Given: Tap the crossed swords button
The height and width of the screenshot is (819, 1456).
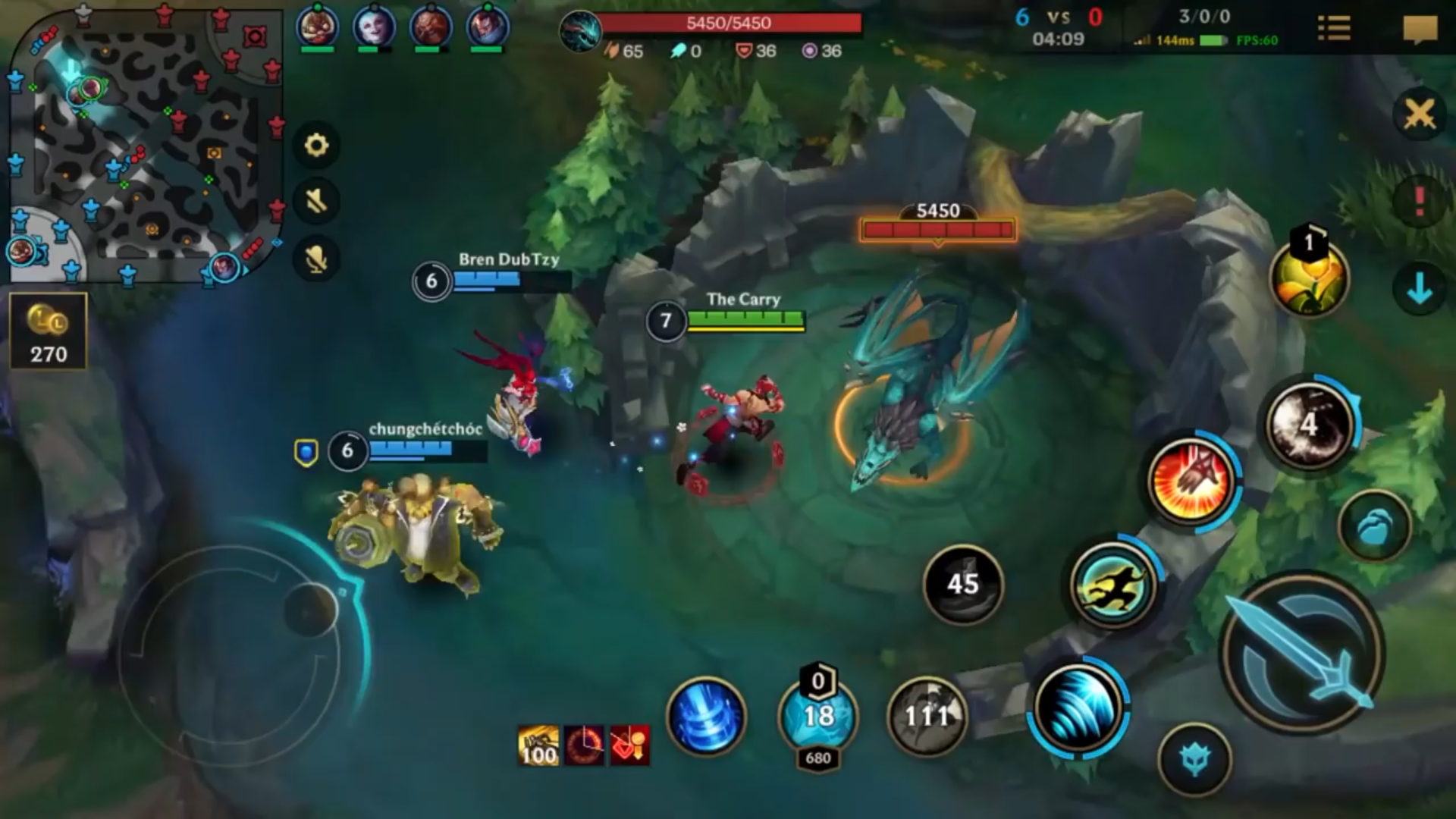Looking at the screenshot, I should (1419, 115).
